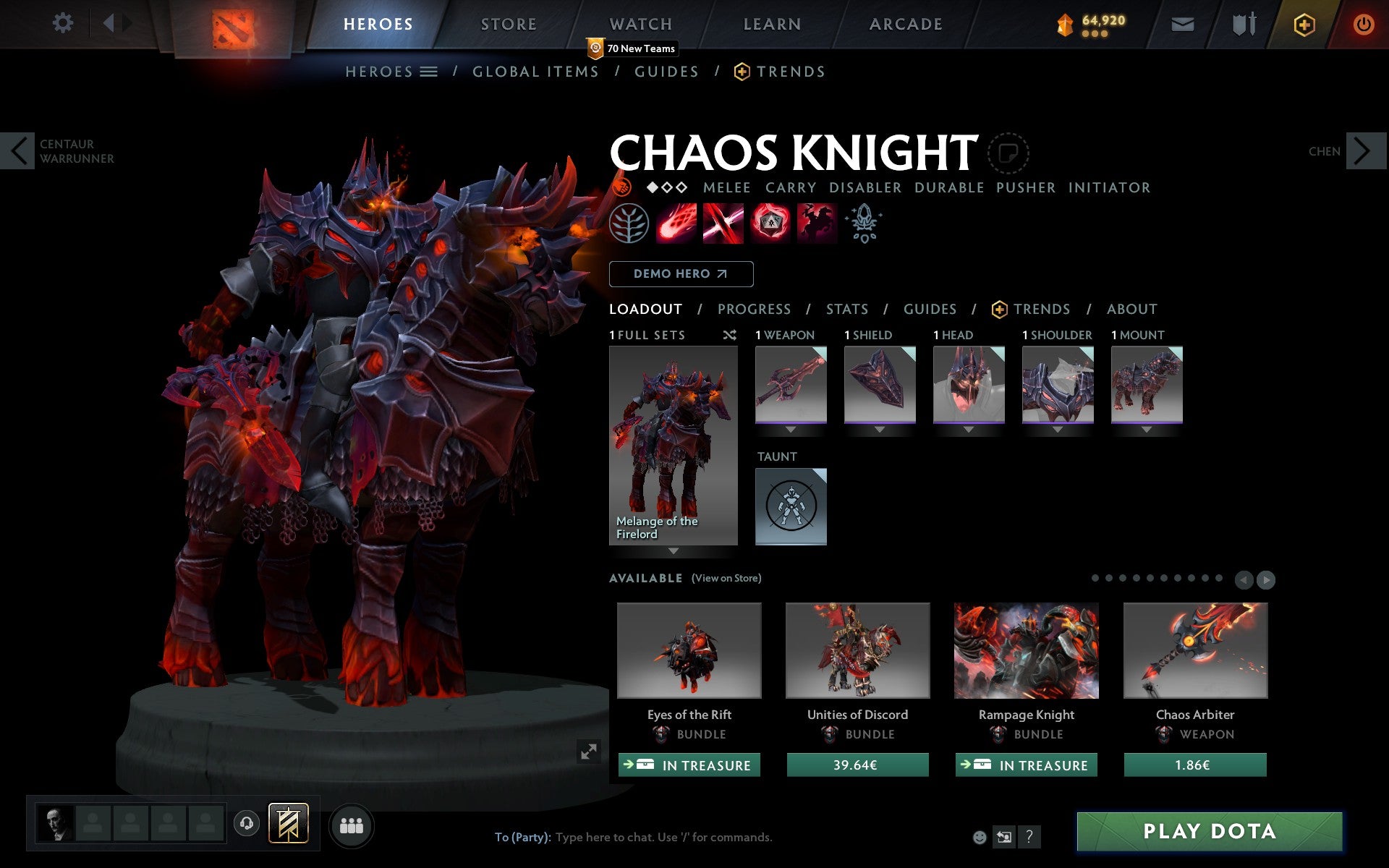Open the About tab for Chaos Knight
This screenshot has height=868, width=1389.
1131,310
